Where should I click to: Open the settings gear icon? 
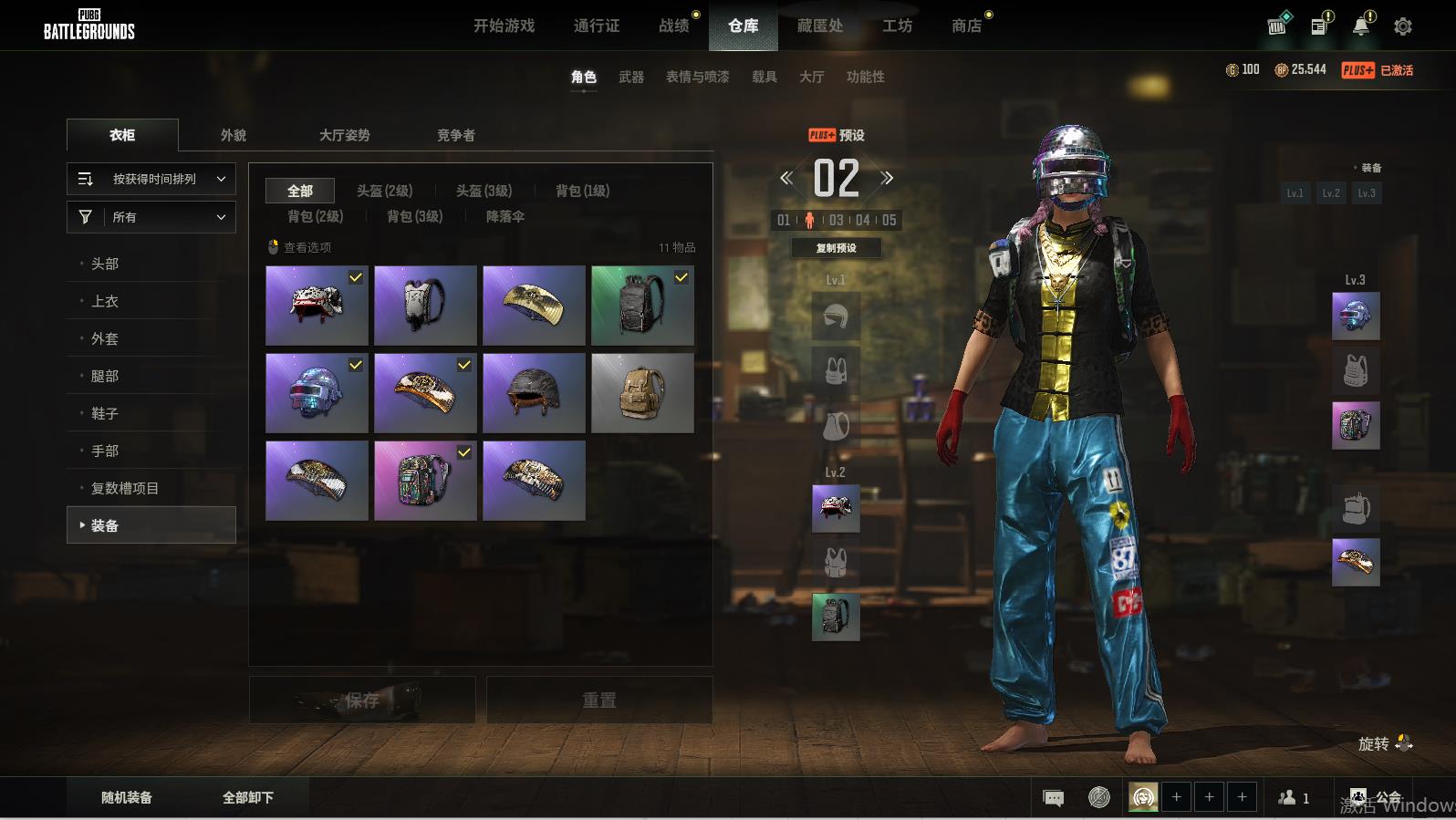point(1403,26)
